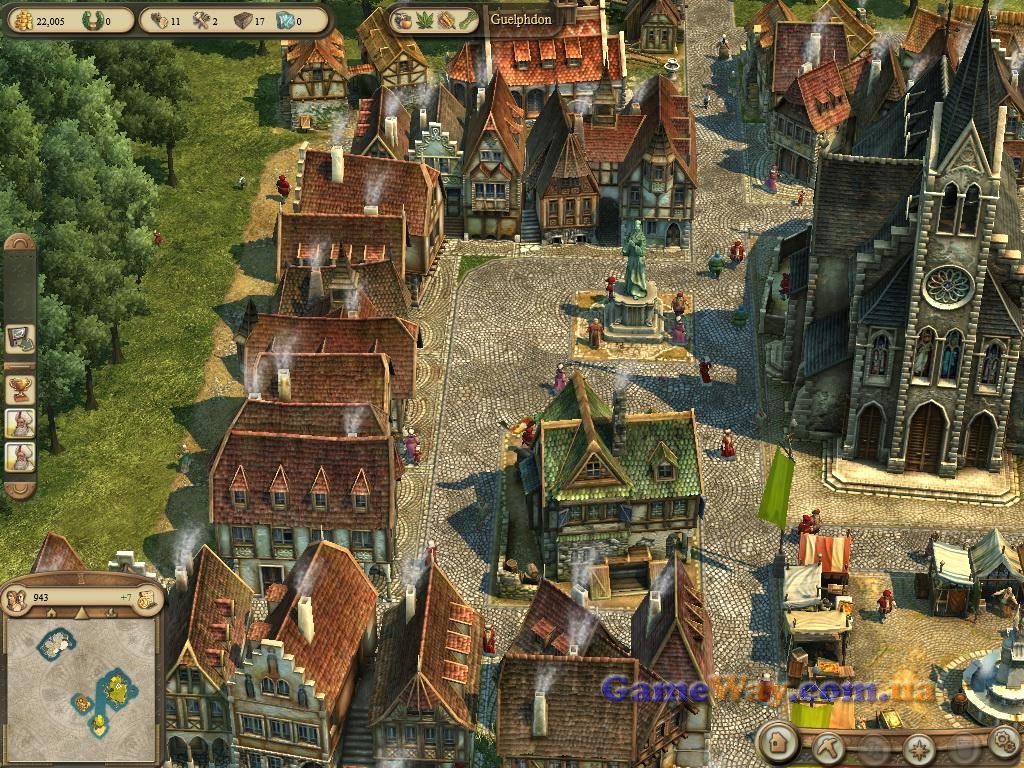Open the construction menu house button
The image size is (1024, 768).
[776, 742]
